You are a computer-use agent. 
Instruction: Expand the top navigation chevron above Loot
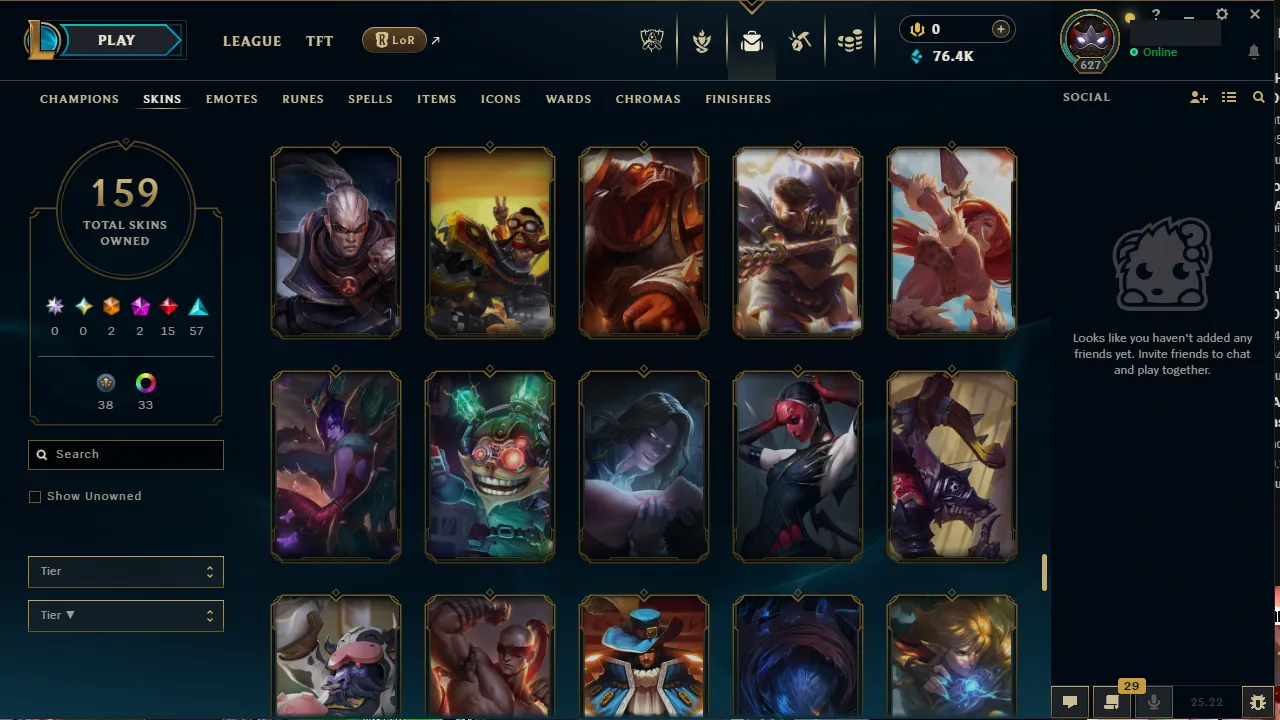pos(751,7)
